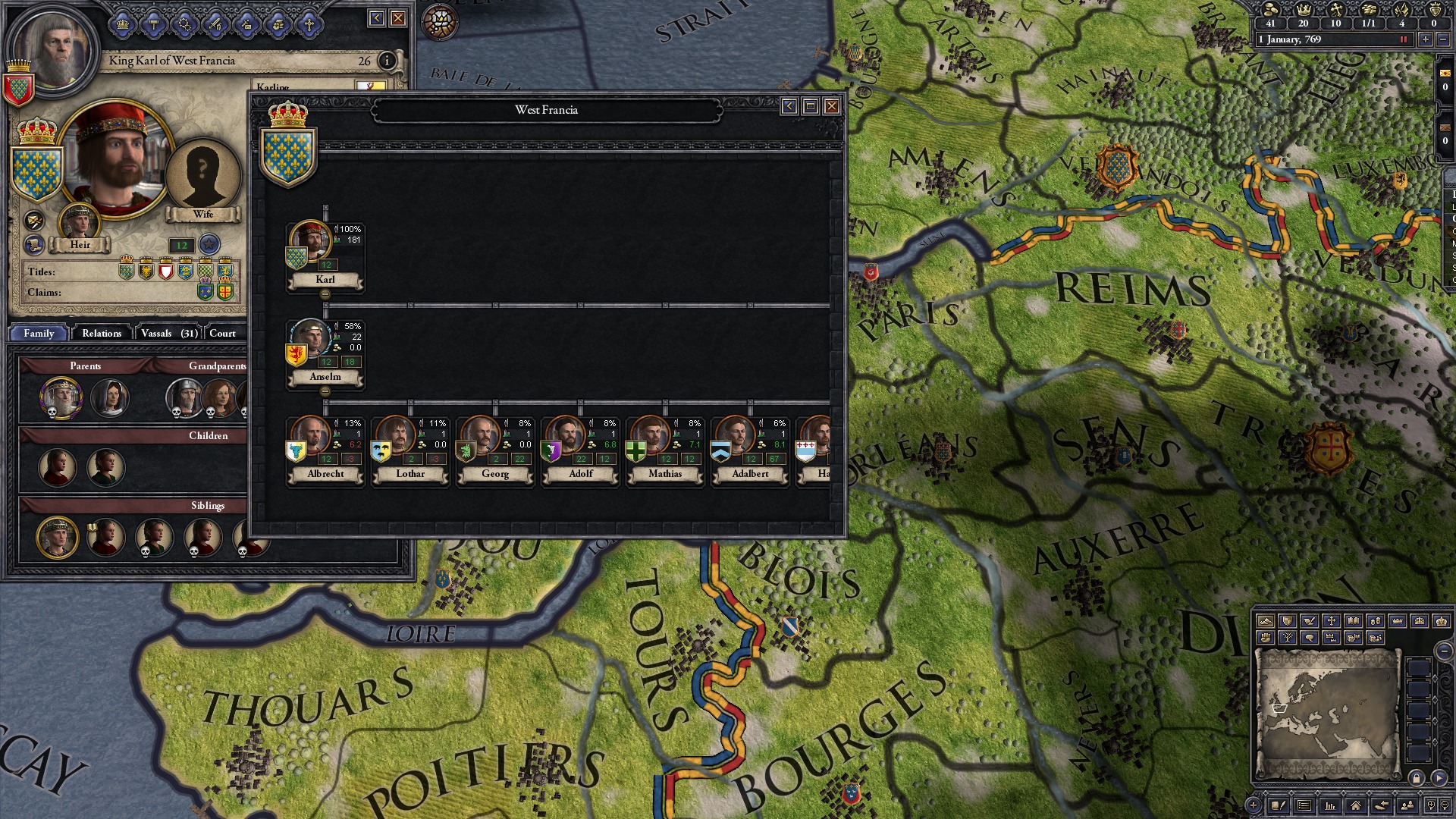Open the ledger from the bottom toolbar
The width and height of the screenshot is (1456, 819).
[1330, 806]
